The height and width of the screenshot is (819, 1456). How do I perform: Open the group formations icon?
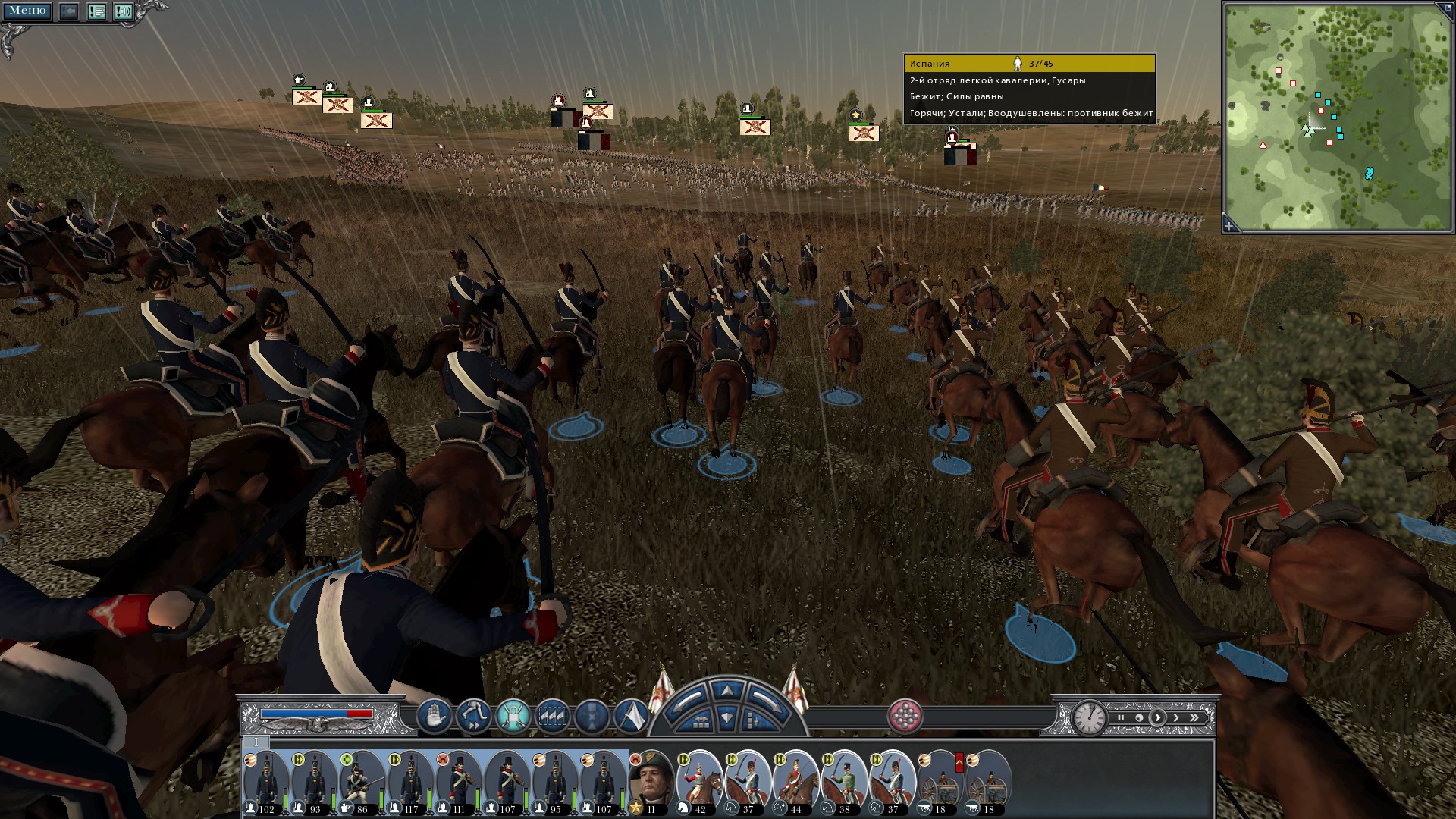[552, 715]
